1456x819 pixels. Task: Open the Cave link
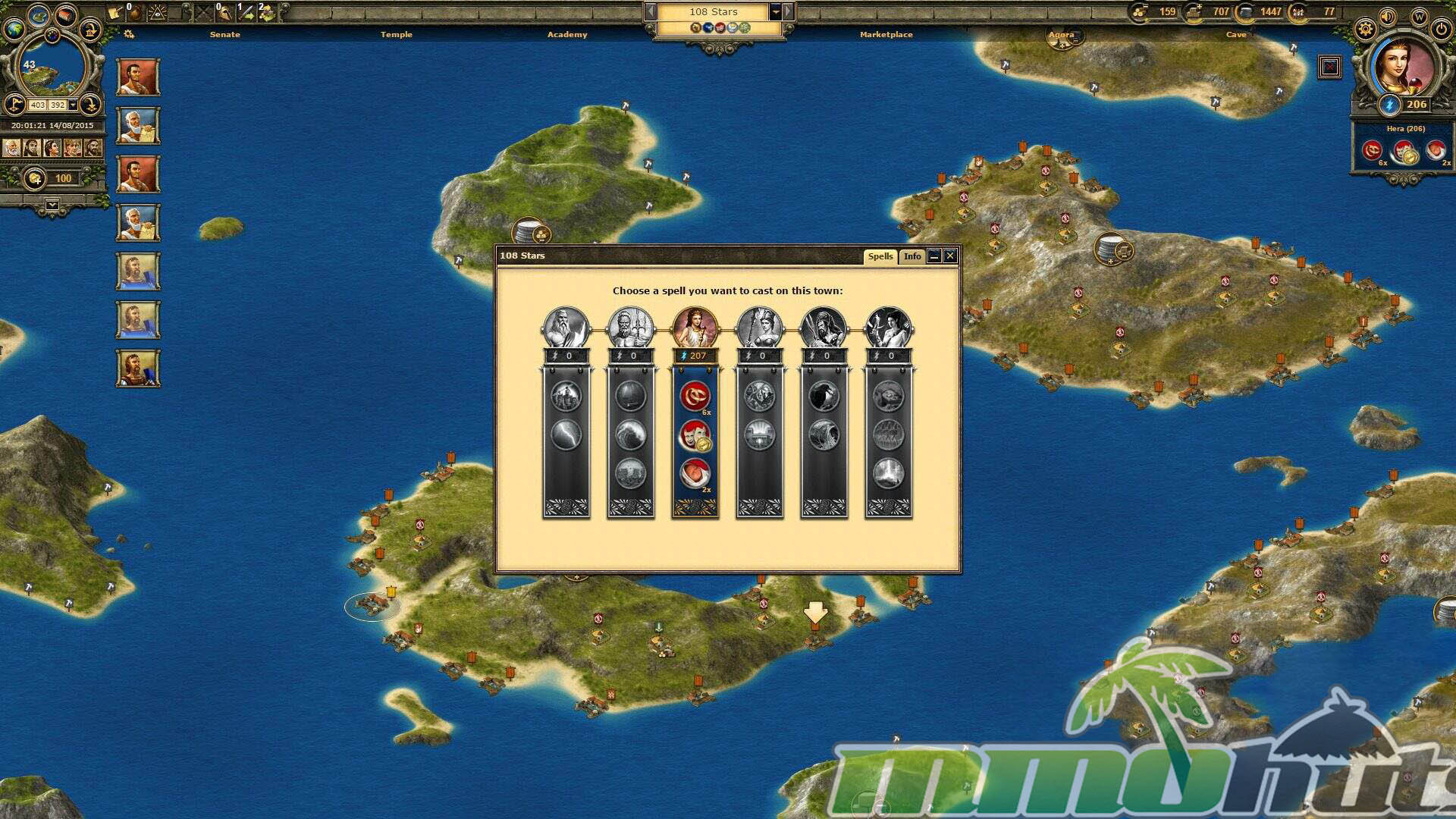coord(1235,35)
